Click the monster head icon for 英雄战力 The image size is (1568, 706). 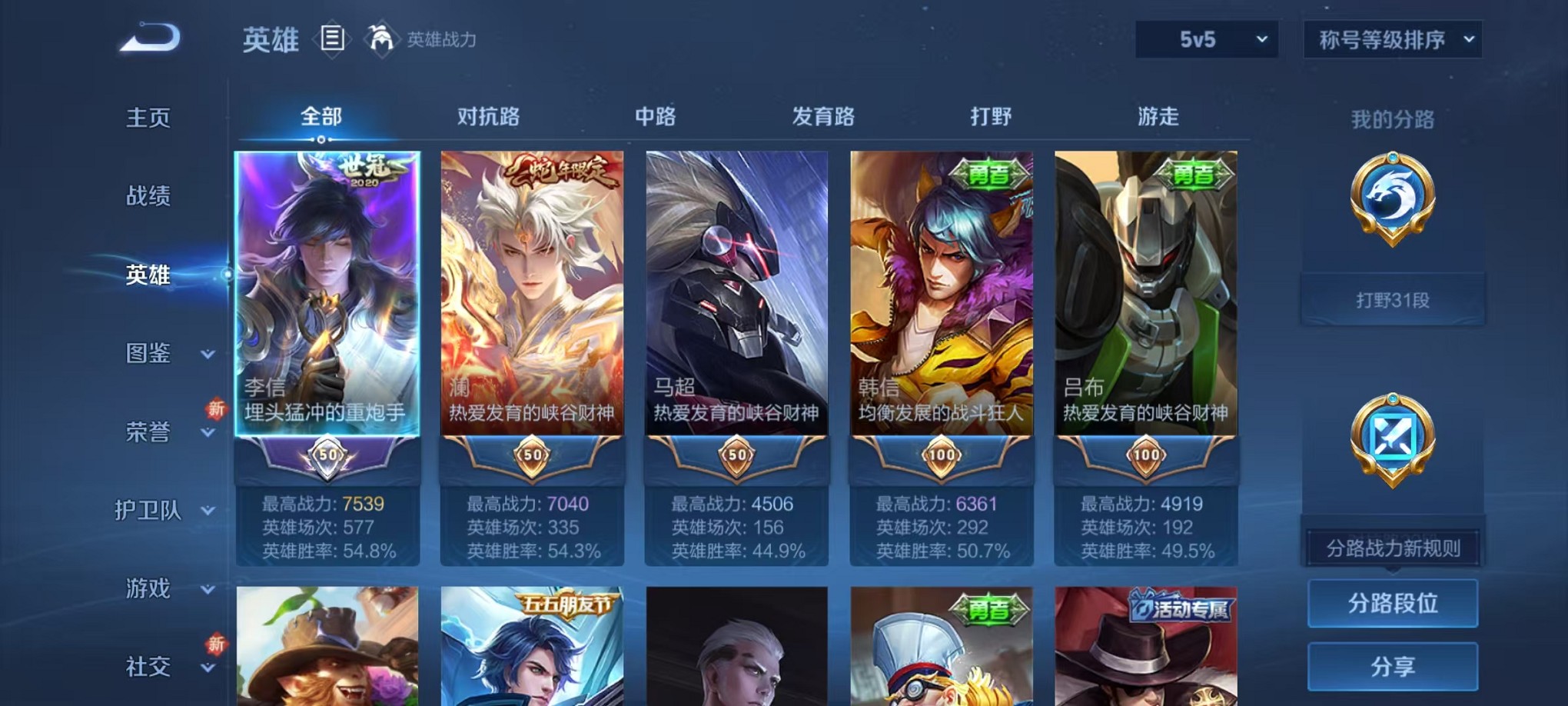[x=380, y=40]
